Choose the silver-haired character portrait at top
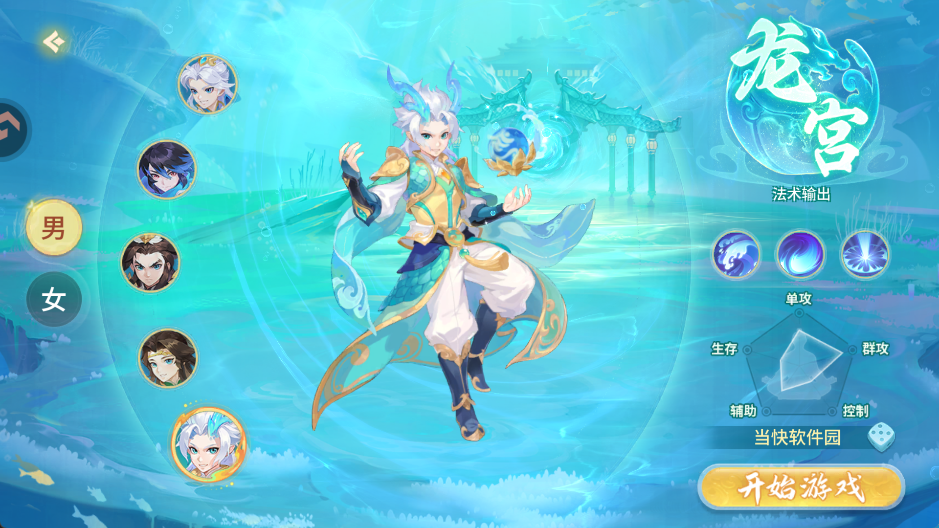Viewport: 939px width, 528px height. [x=207, y=84]
